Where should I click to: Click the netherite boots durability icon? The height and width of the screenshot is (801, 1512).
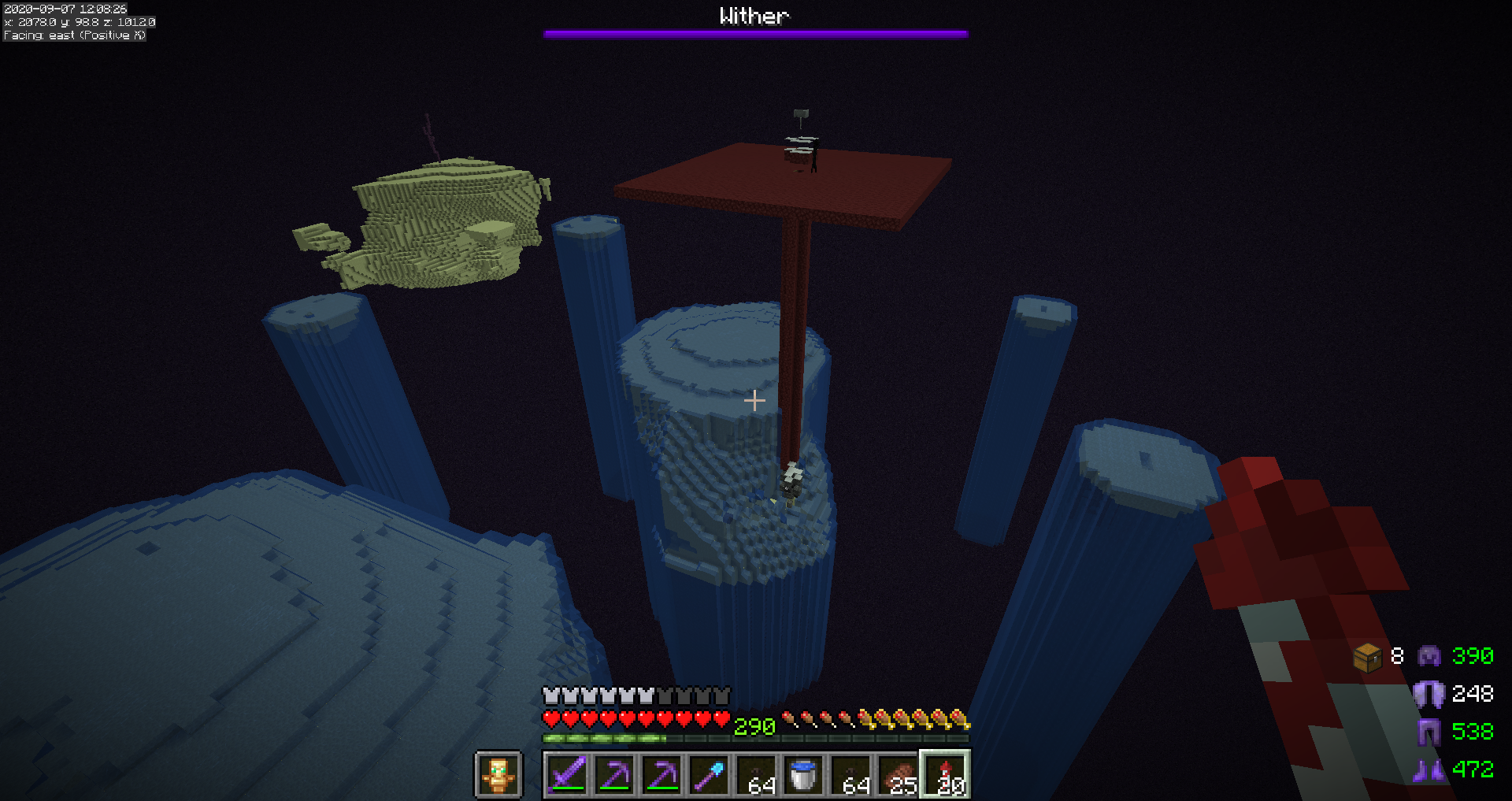(1429, 769)
